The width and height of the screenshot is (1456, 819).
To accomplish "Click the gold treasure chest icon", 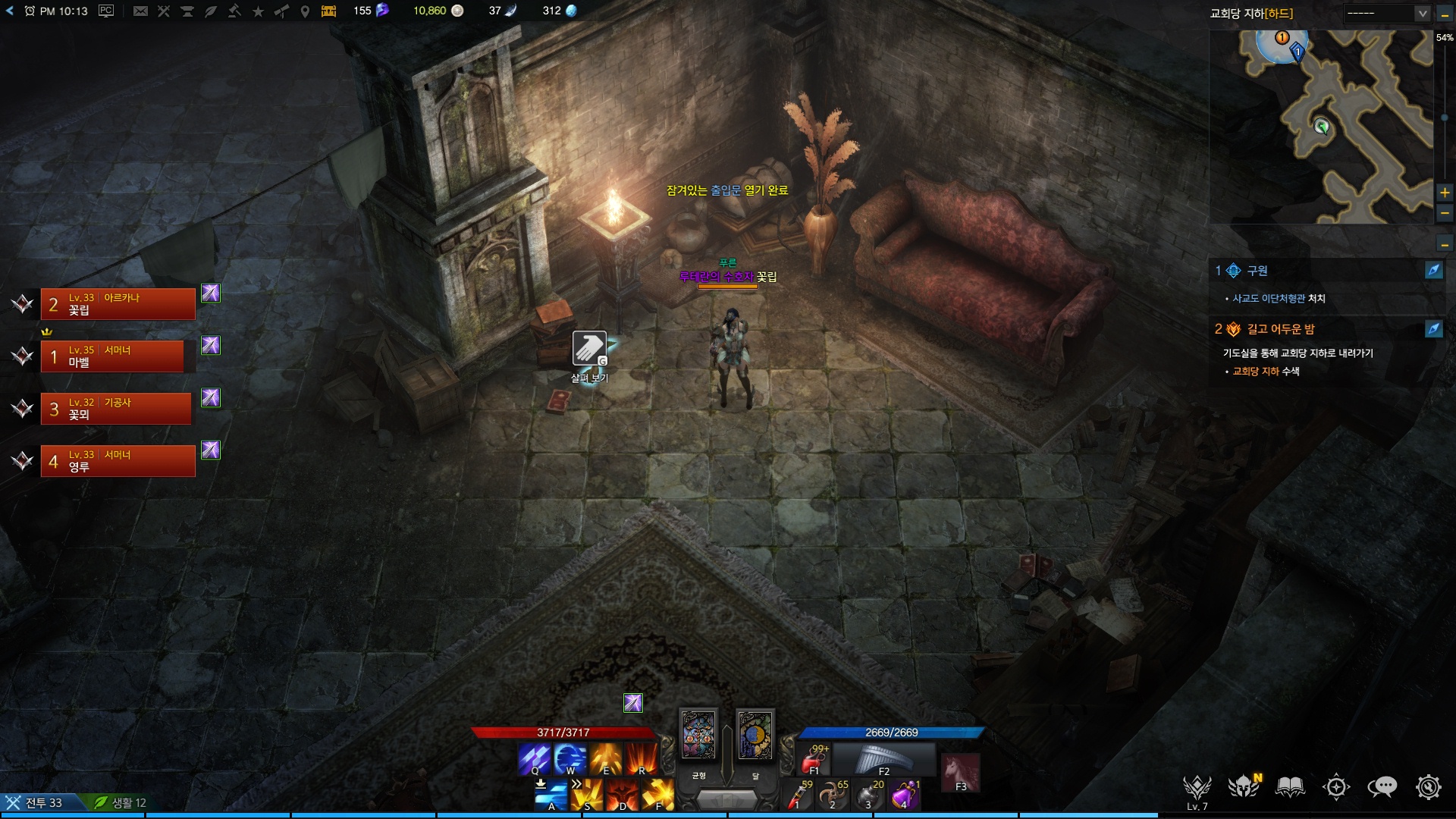I will point(328,11).
